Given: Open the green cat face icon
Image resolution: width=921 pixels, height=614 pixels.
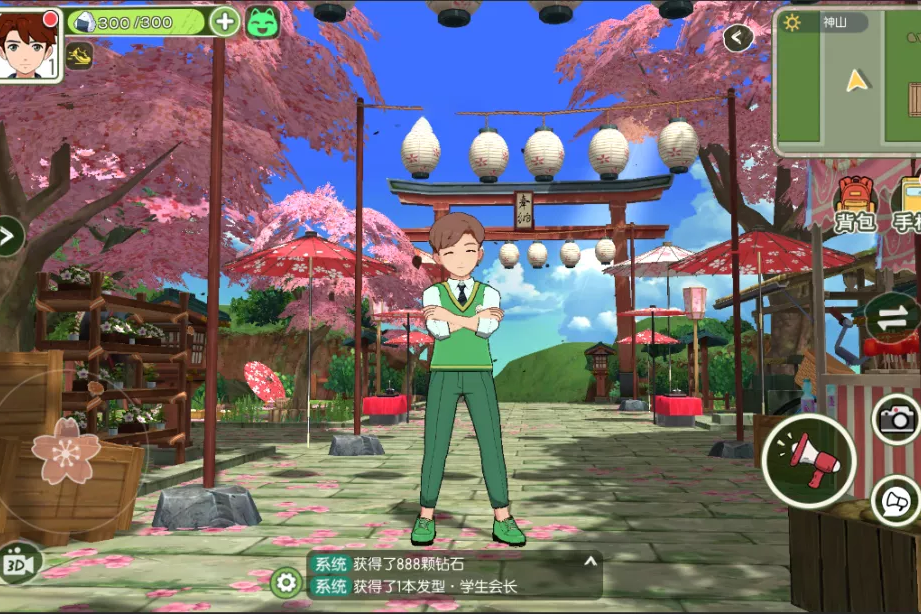Looking at the screenshot, I should 263,22.
